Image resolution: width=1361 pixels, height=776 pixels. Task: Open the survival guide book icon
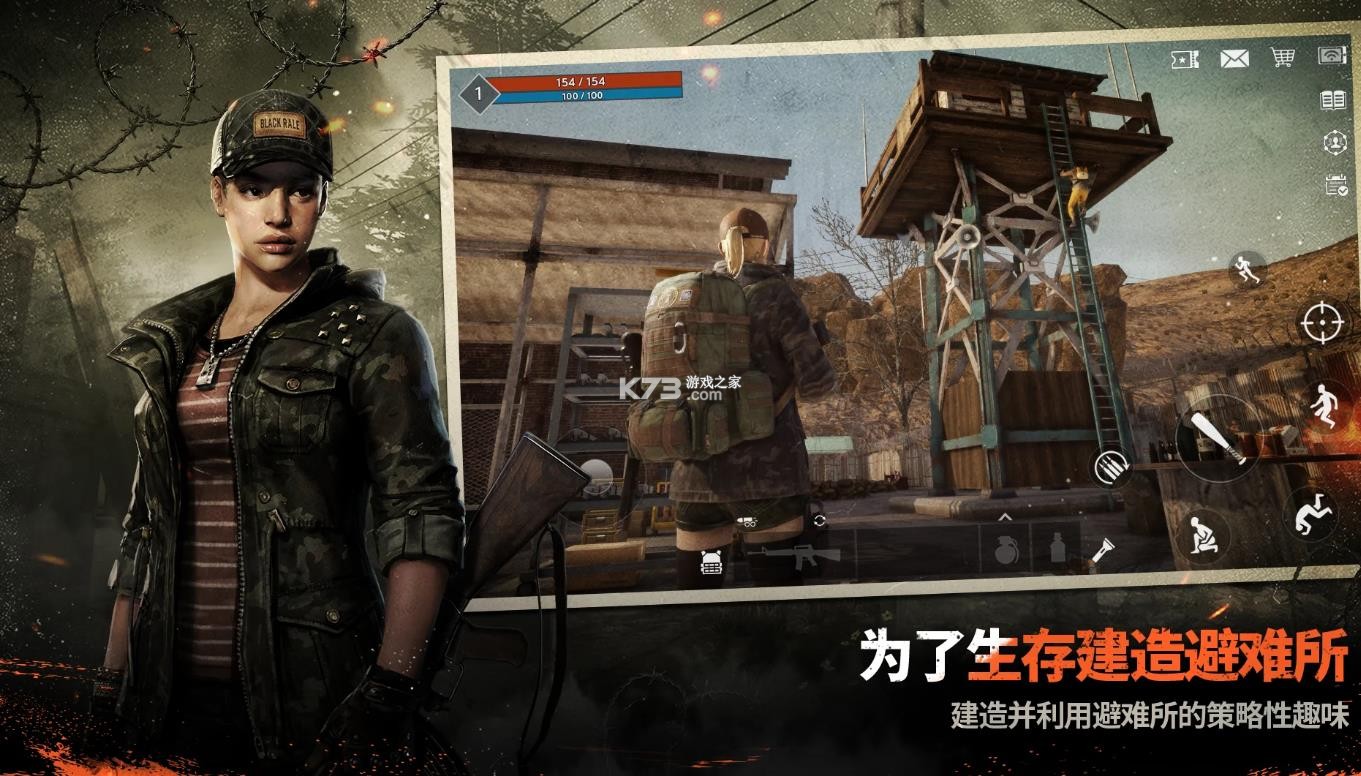[1334, 99]
